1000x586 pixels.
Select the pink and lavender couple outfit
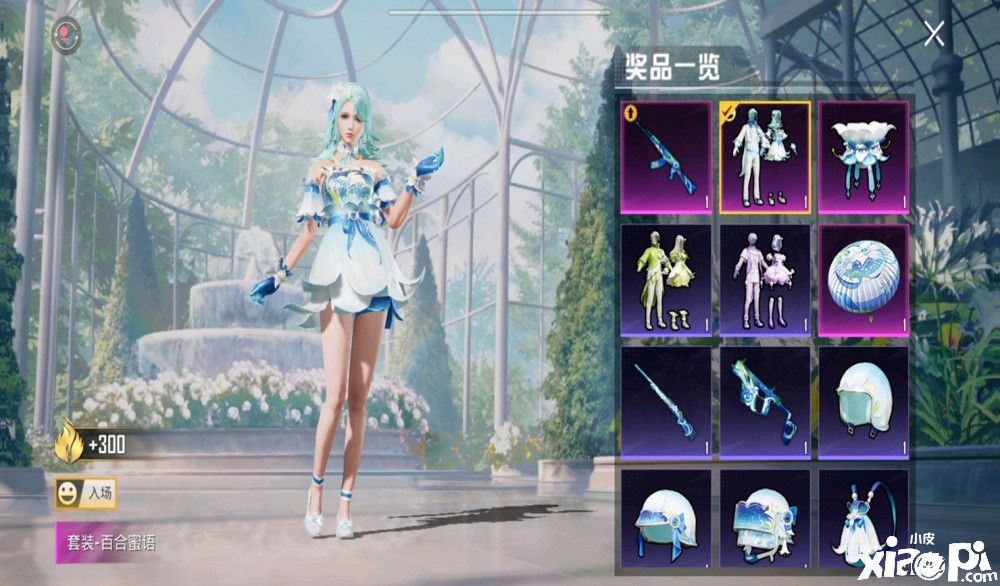[x=764, y=279]
